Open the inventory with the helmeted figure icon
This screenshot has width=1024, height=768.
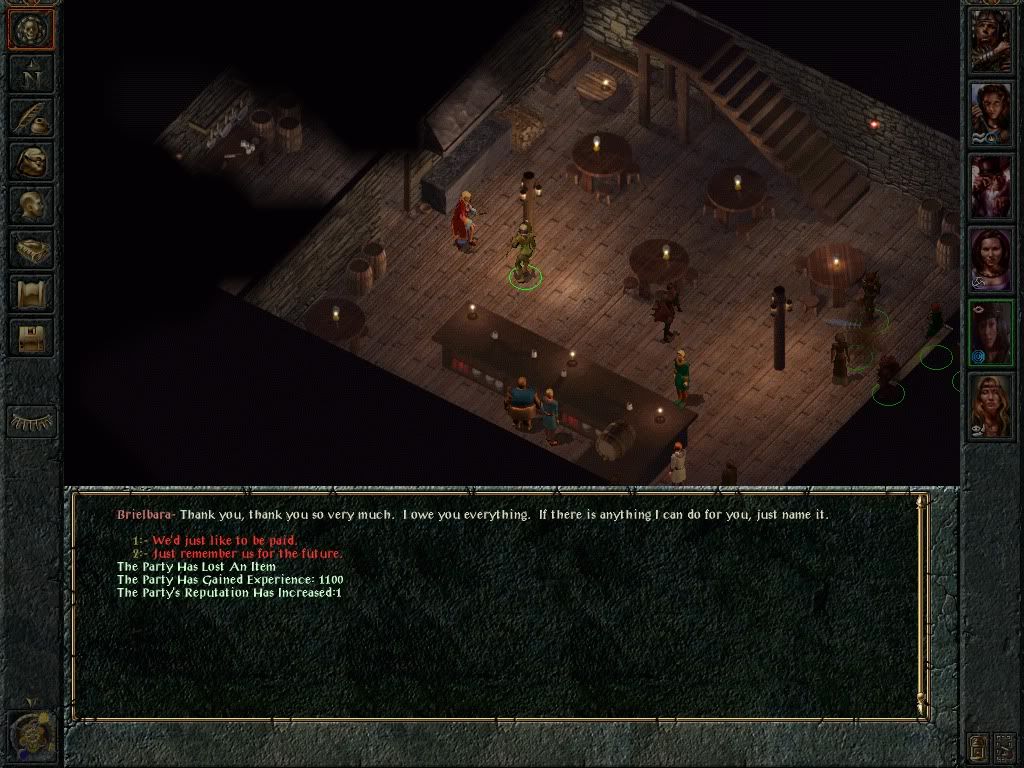(31, 161)
